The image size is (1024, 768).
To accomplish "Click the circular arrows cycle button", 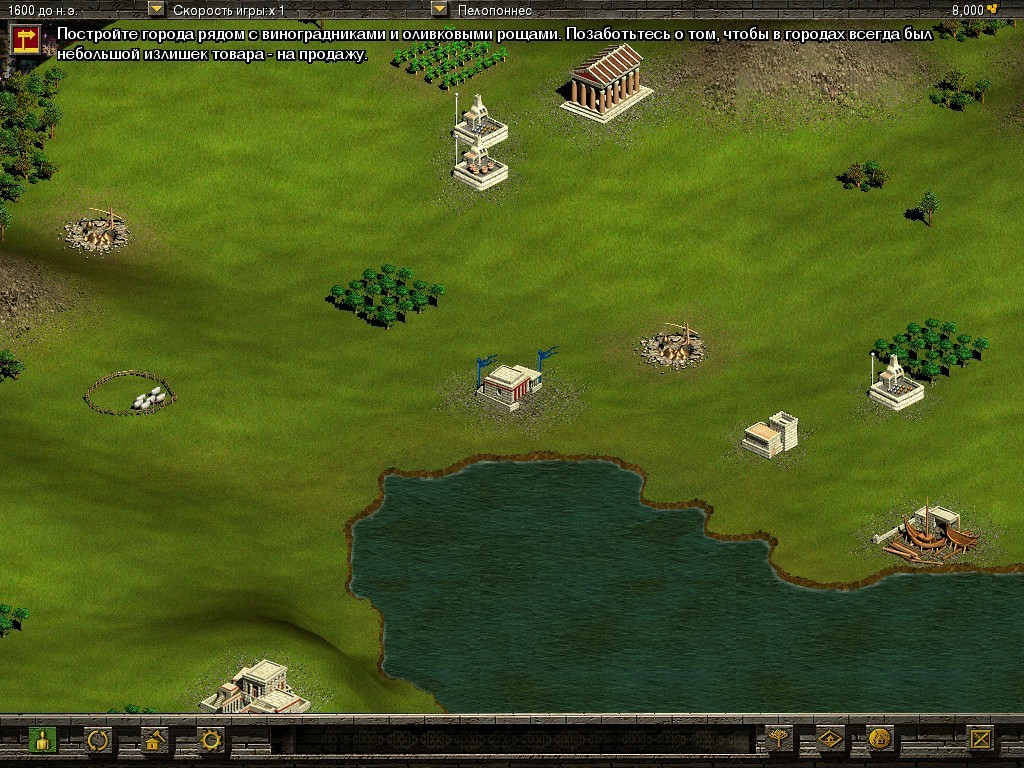I will (x=98, y=740).
